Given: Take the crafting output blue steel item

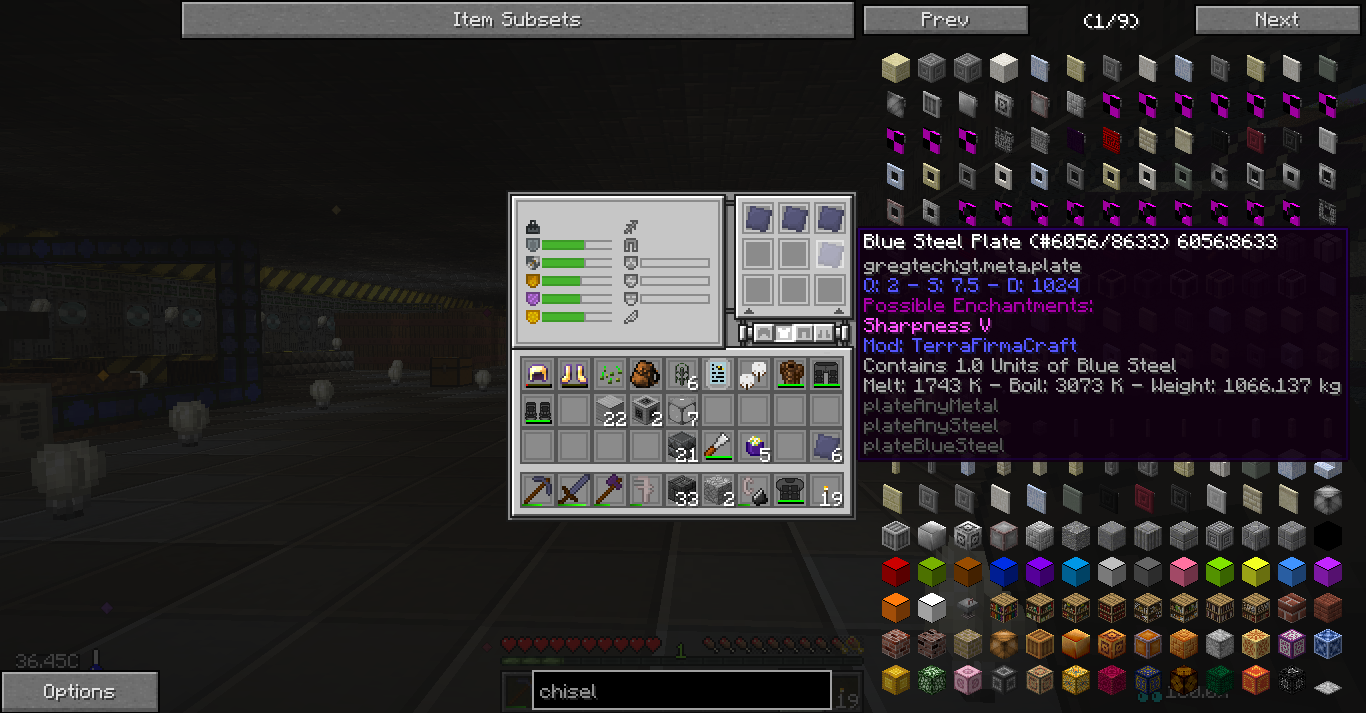Looking at the screenshot, I should pos(829,254).
